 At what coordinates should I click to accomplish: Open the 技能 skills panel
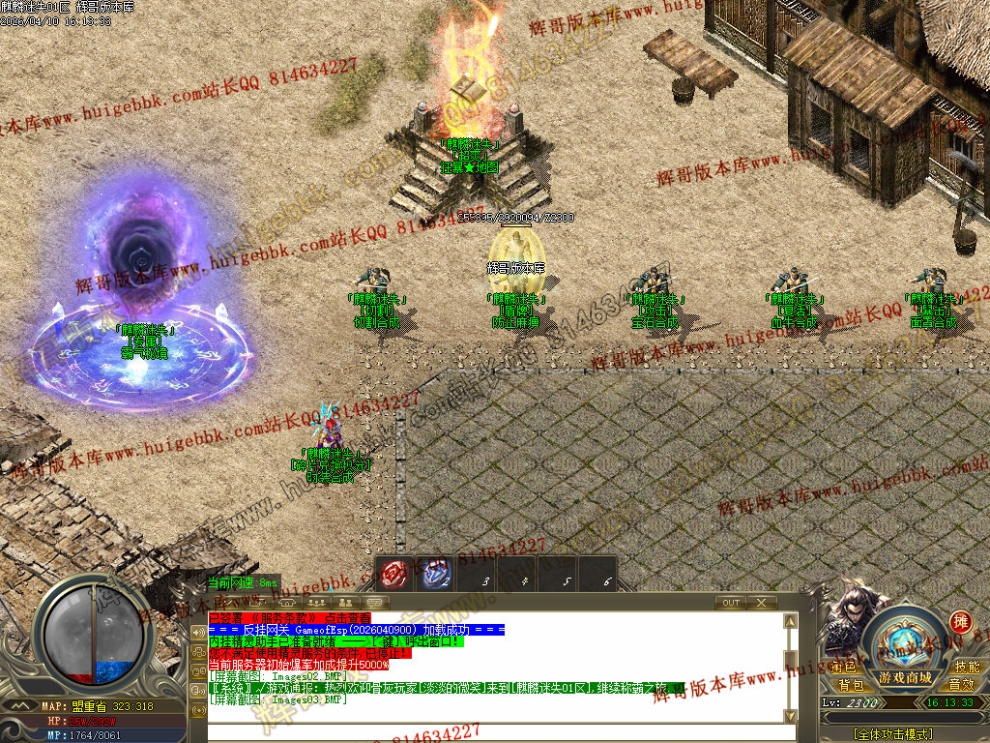click(966, 666)
